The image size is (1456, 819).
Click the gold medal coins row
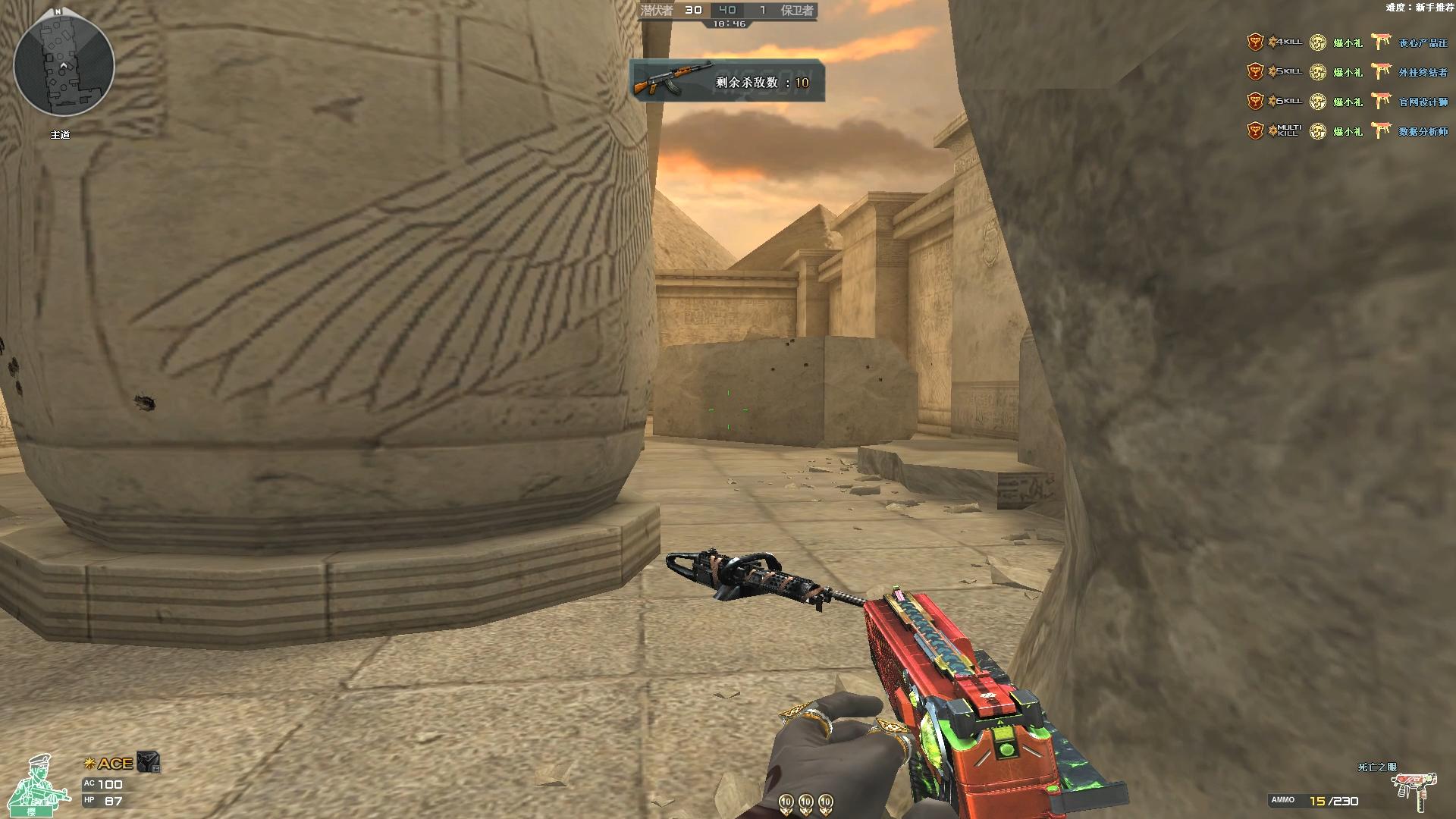coord(805,802)
